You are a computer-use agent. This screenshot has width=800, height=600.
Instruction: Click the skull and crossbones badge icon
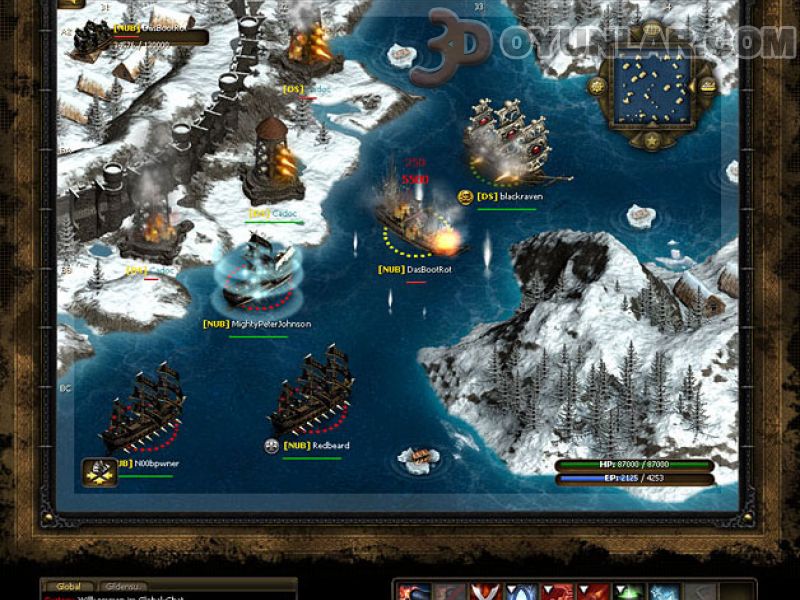pyautogui.click(x=99, y=470)
